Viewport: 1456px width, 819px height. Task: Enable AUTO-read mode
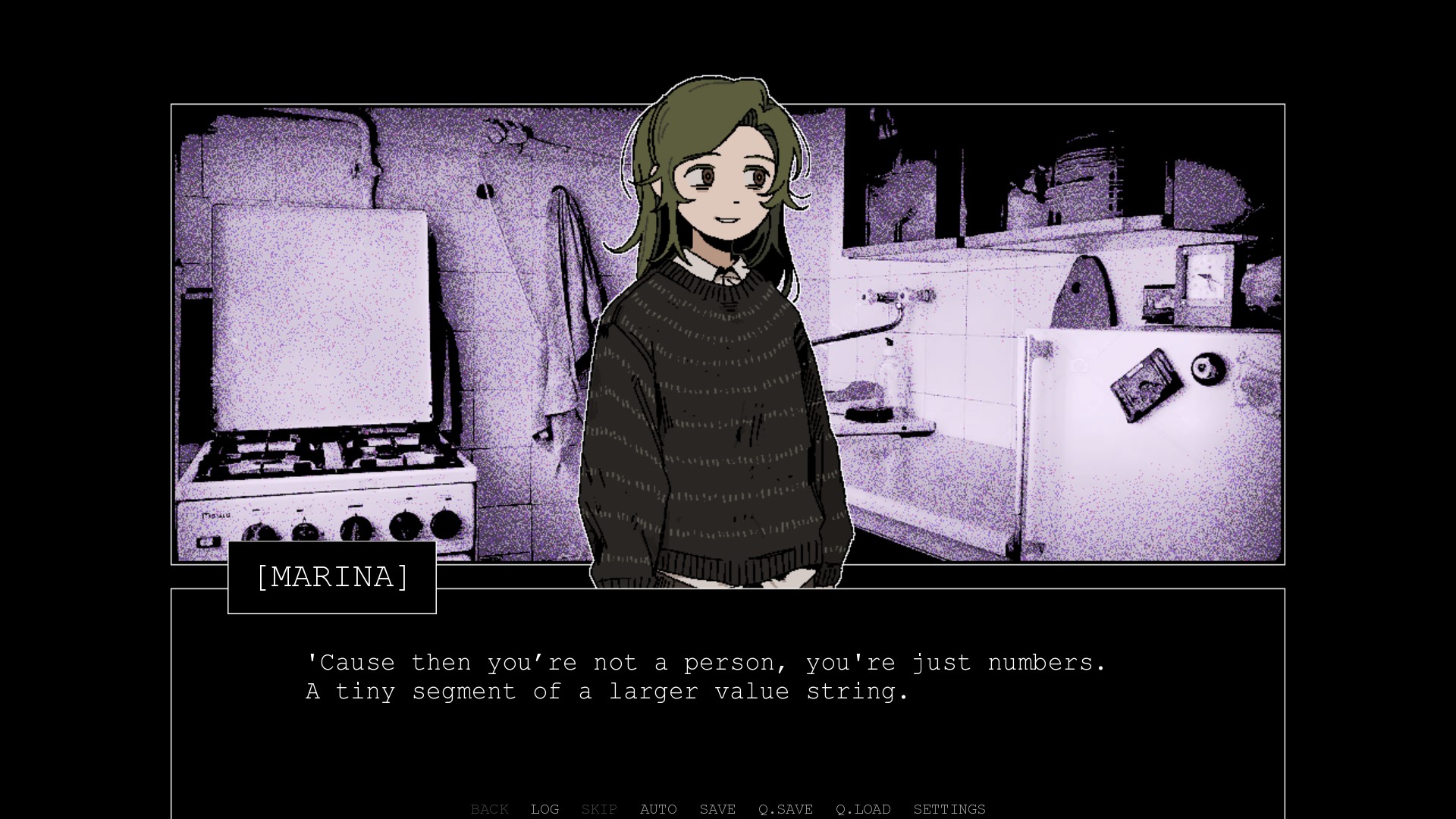[x=658, y=809]
